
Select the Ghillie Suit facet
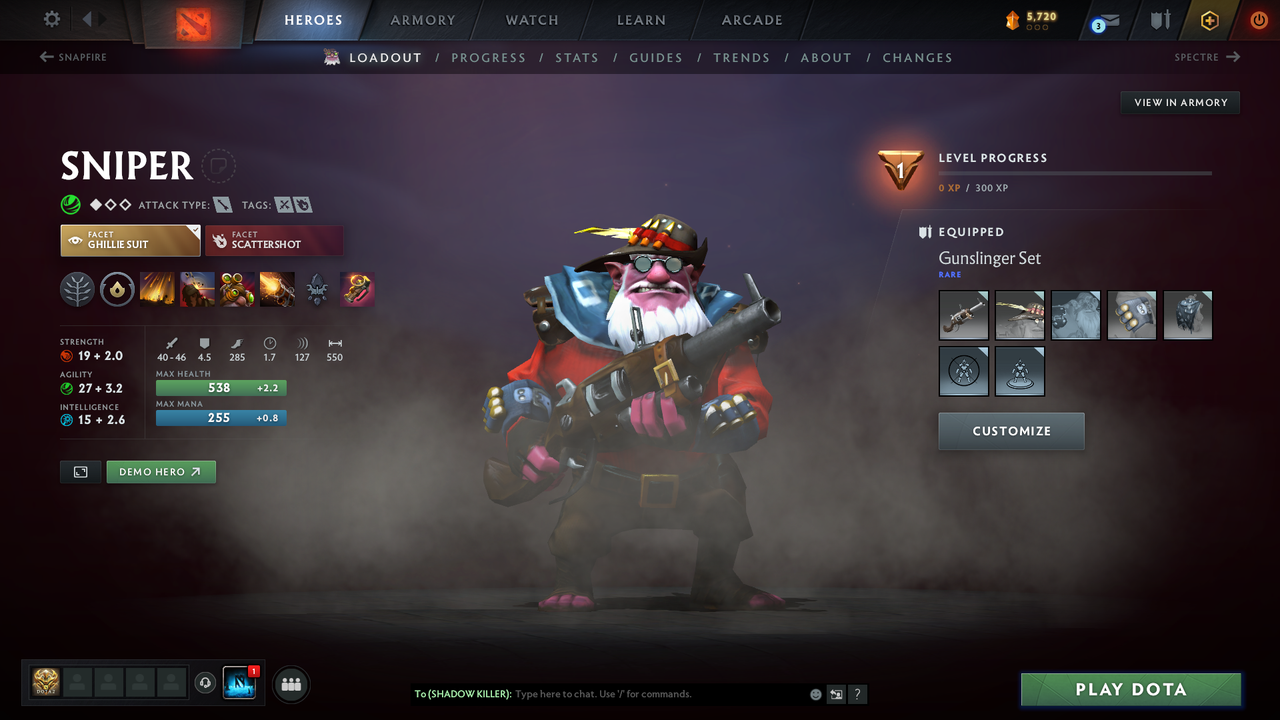coord(130,240)
